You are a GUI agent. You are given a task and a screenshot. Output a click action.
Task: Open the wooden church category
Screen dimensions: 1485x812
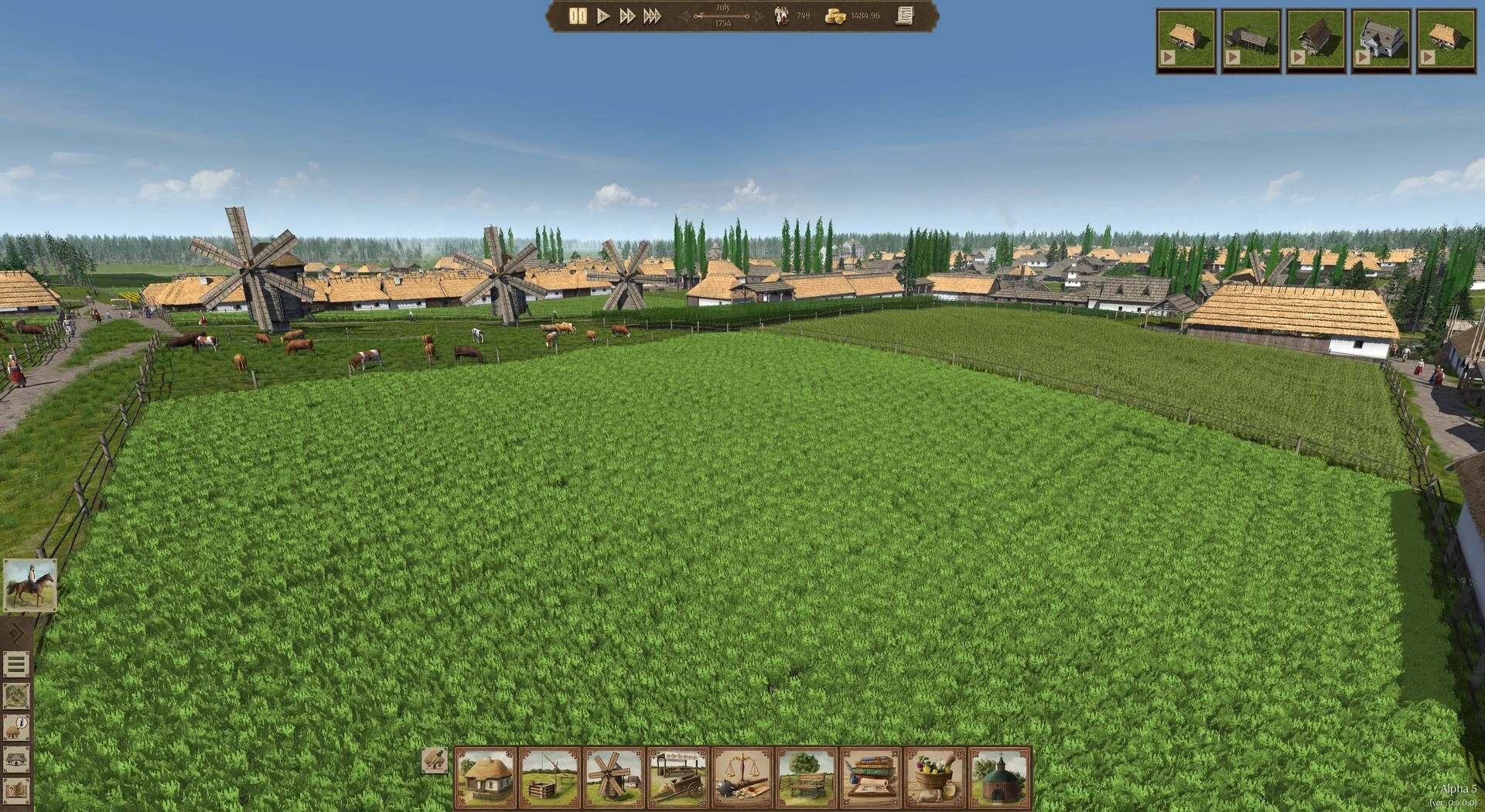(999, 777)
